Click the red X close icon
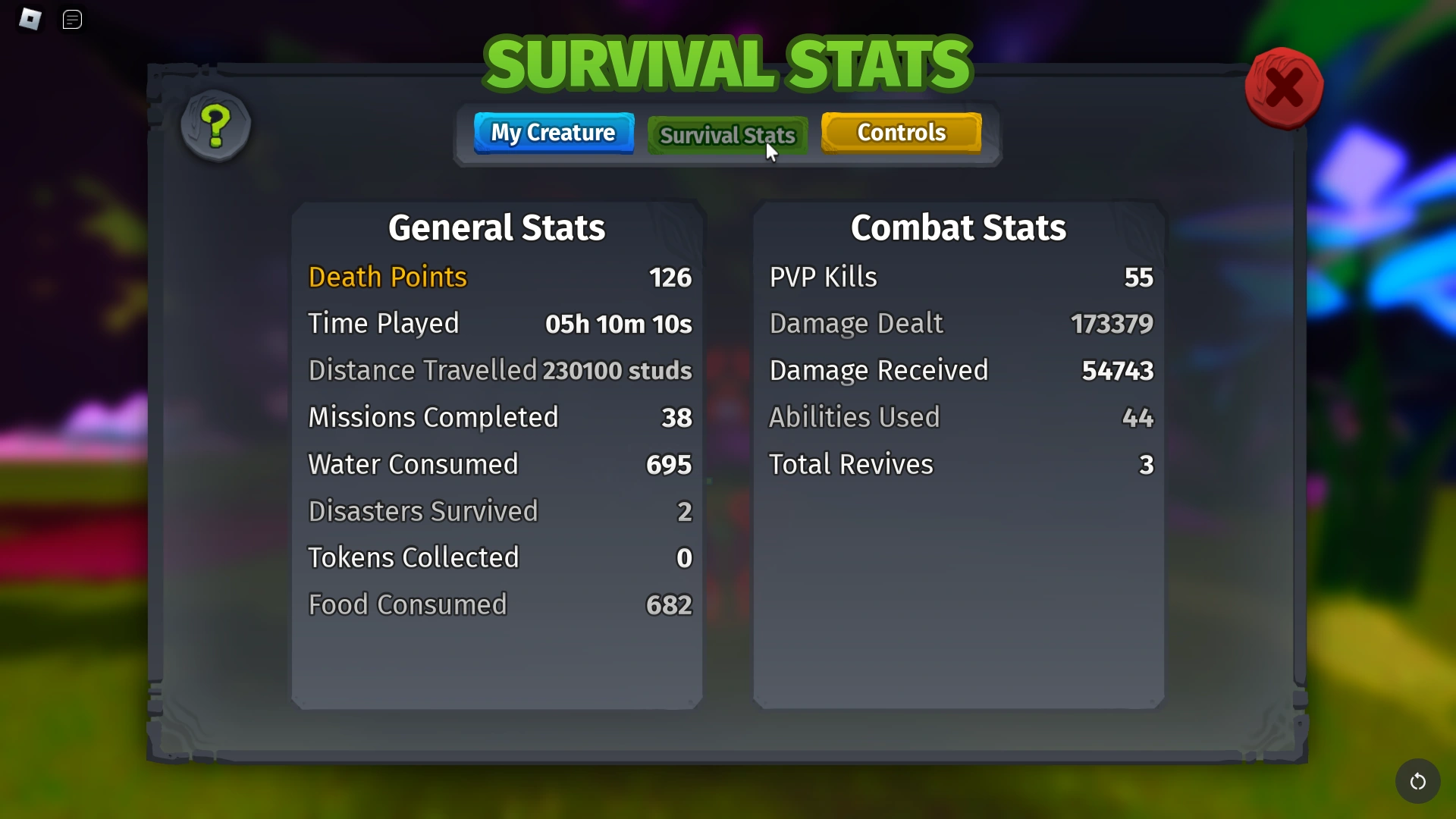This screenshot has width=1456, height=819. (1285, 88)
